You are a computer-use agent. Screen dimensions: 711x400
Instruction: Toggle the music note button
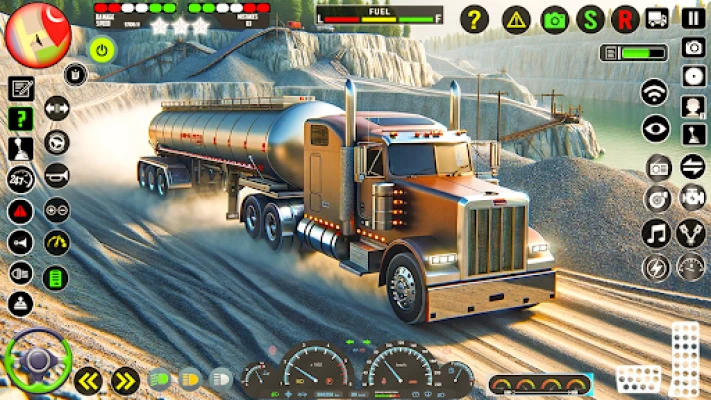(x=656, y=234)
